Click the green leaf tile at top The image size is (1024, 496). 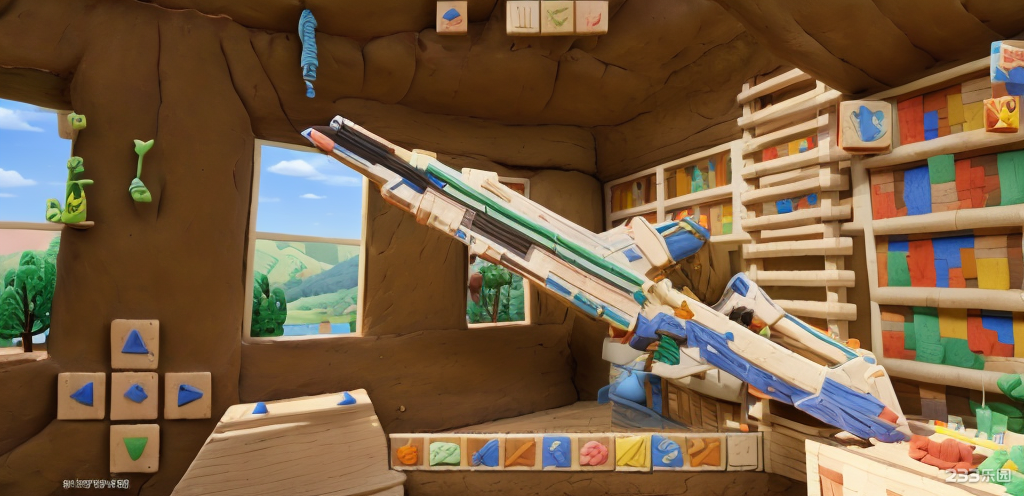(557, 17)
